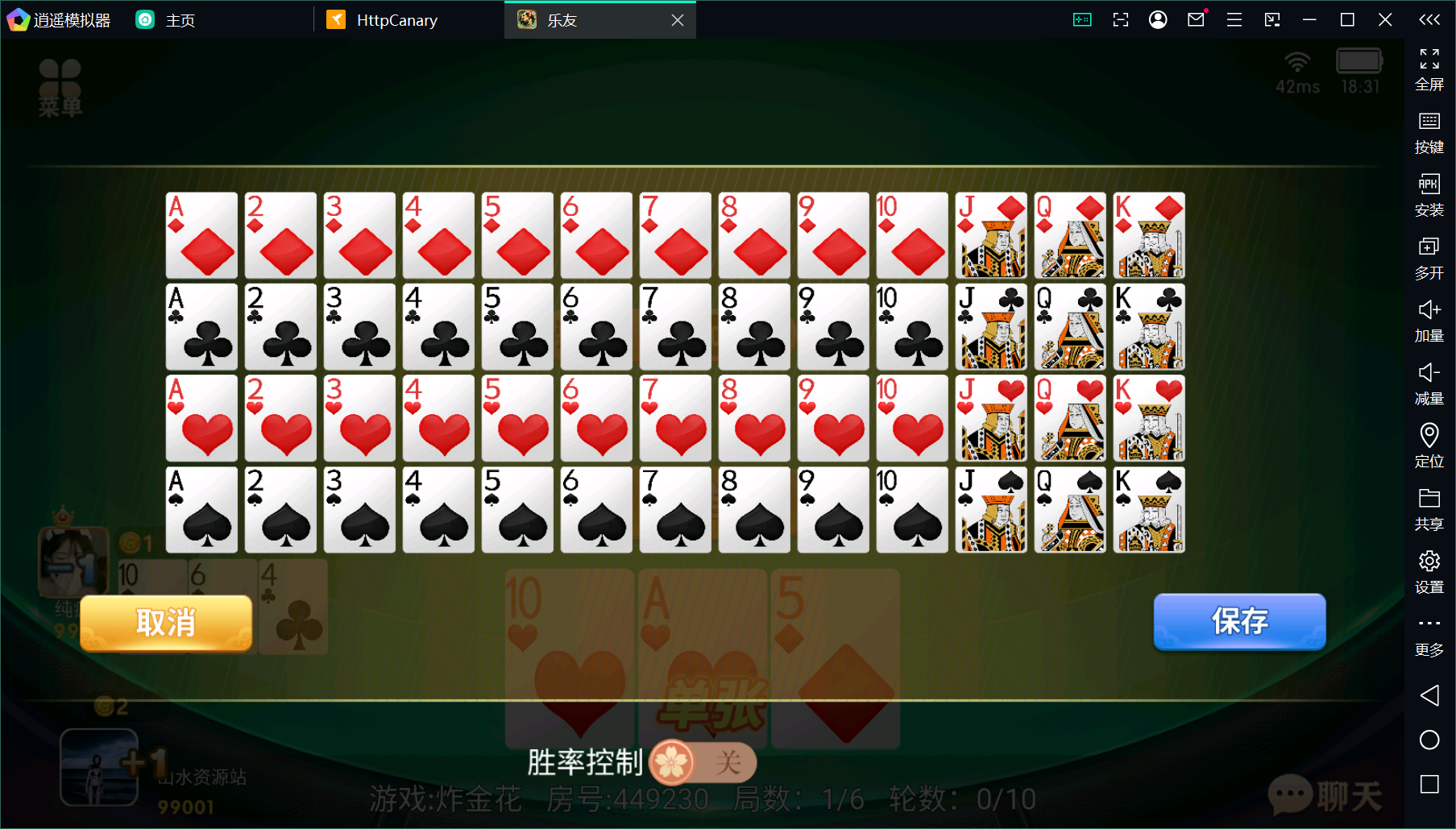The height and width of the screenshot is (829, 1456).
Task: Open the 更多 options panel
Action: (1429, 628)
